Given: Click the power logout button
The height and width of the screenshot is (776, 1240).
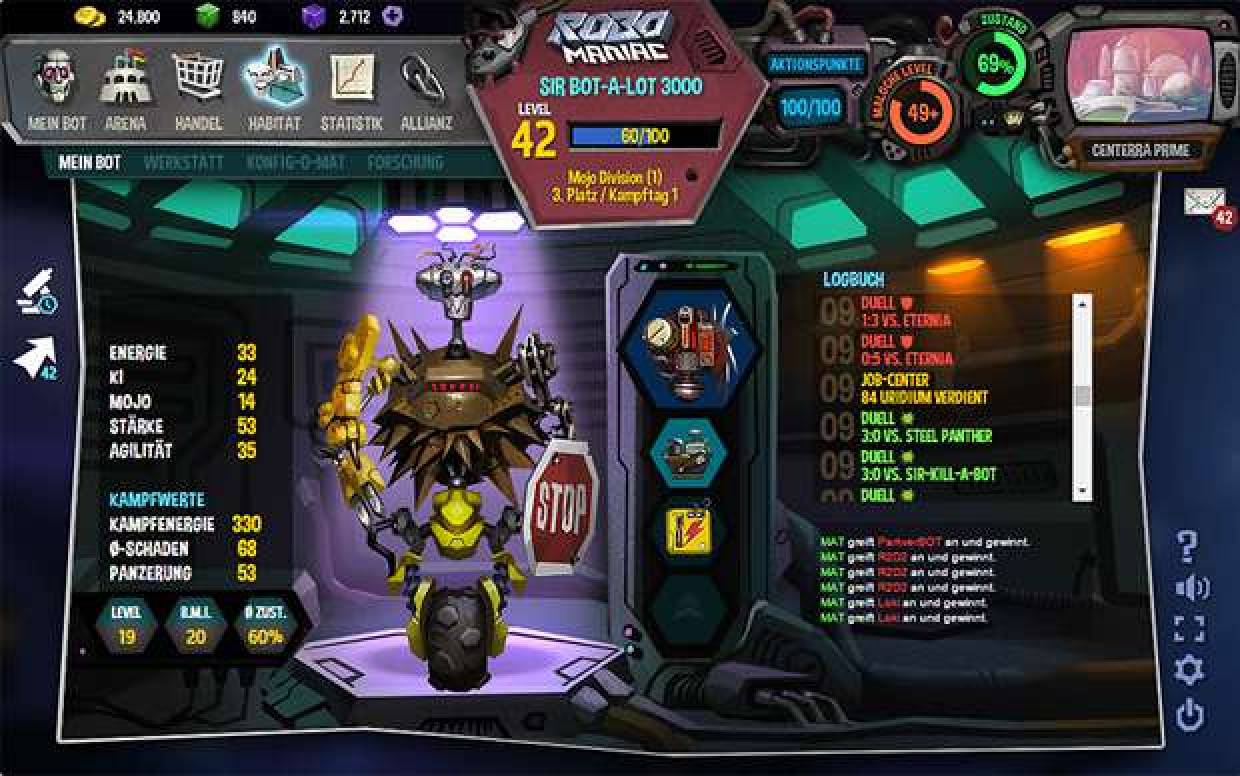Looking at the screenshot, I should pos(1189,715).
